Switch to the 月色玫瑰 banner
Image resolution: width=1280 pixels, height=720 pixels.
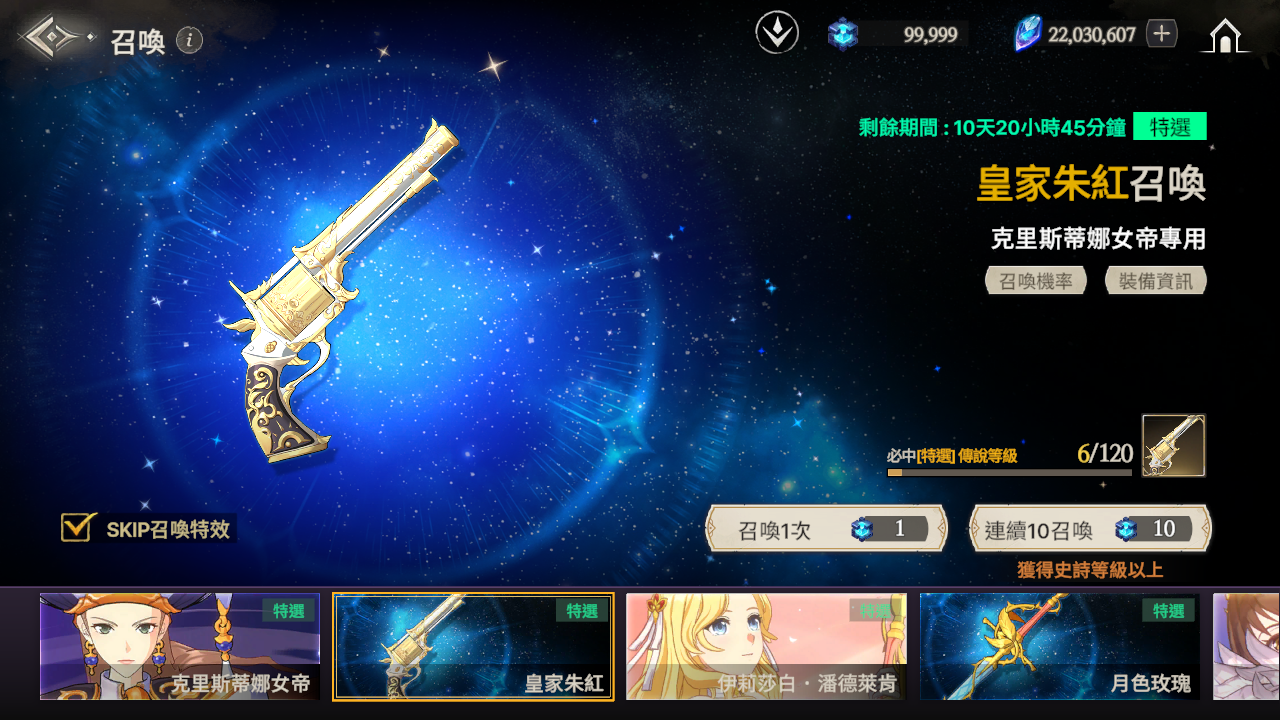pos(1060,646)
